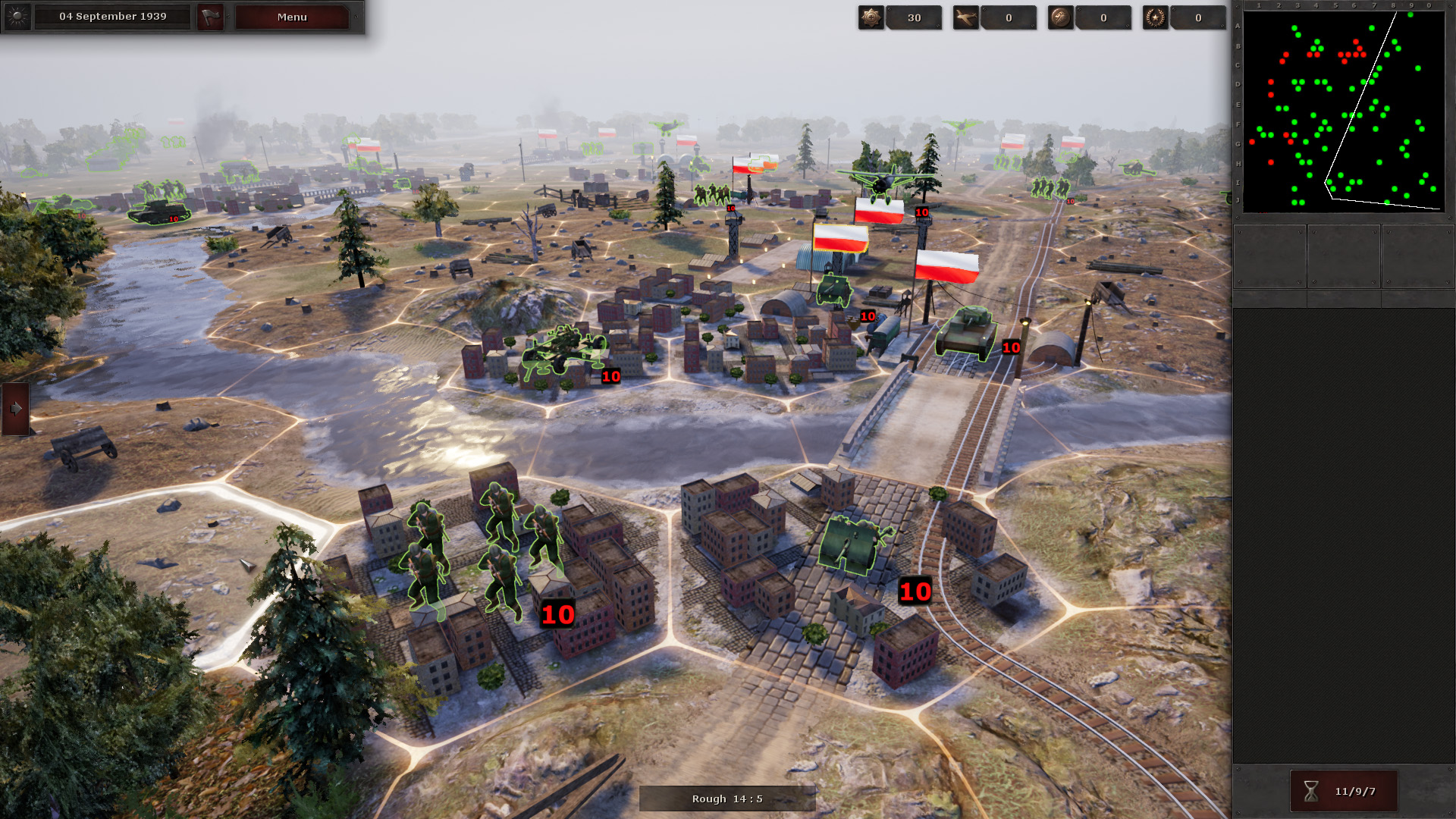Click the Rough 14:5 terrain info bar
The image size is (1456, 819).
point(726,798)
